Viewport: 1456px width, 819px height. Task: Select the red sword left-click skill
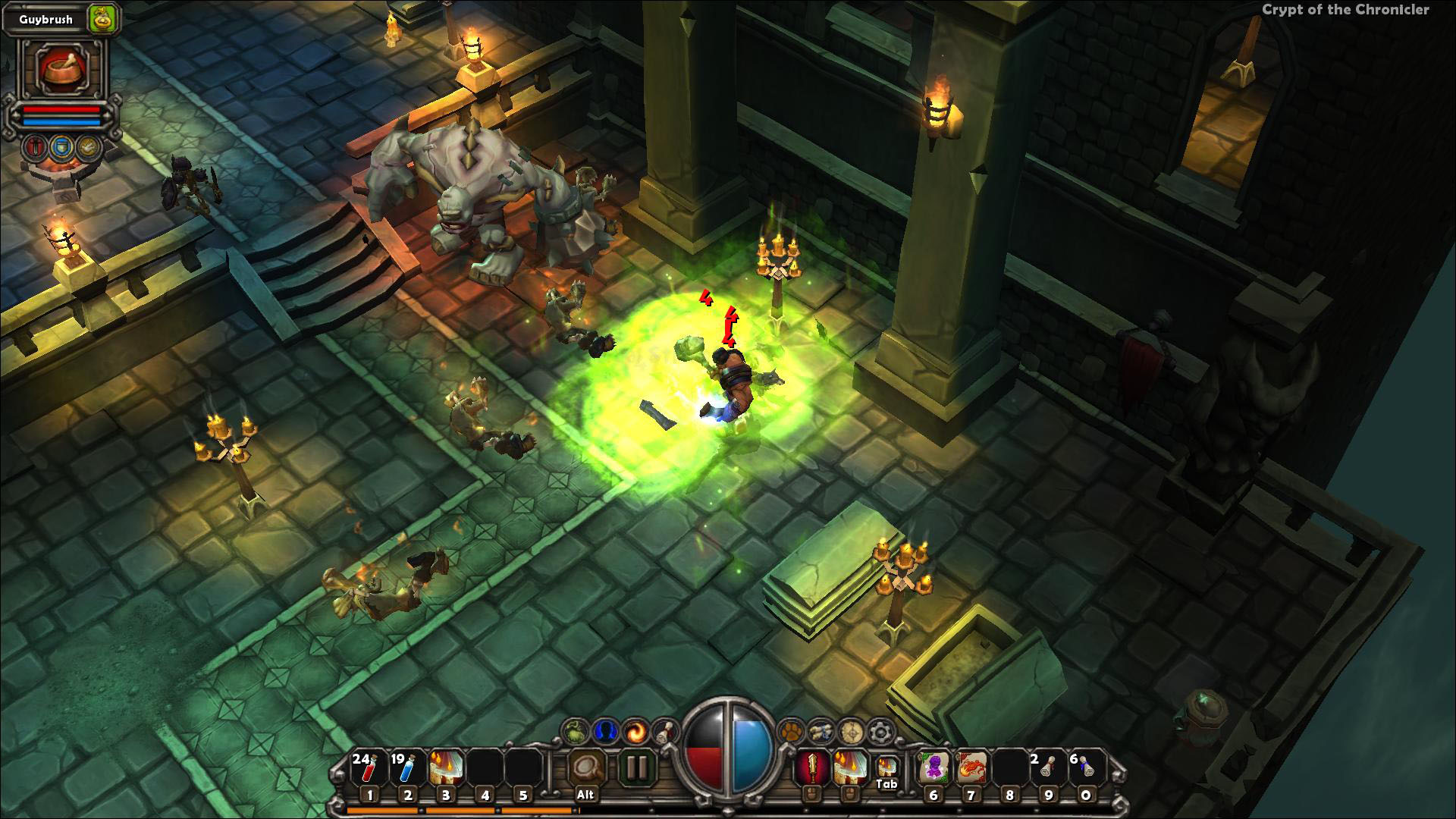point(809,768)
